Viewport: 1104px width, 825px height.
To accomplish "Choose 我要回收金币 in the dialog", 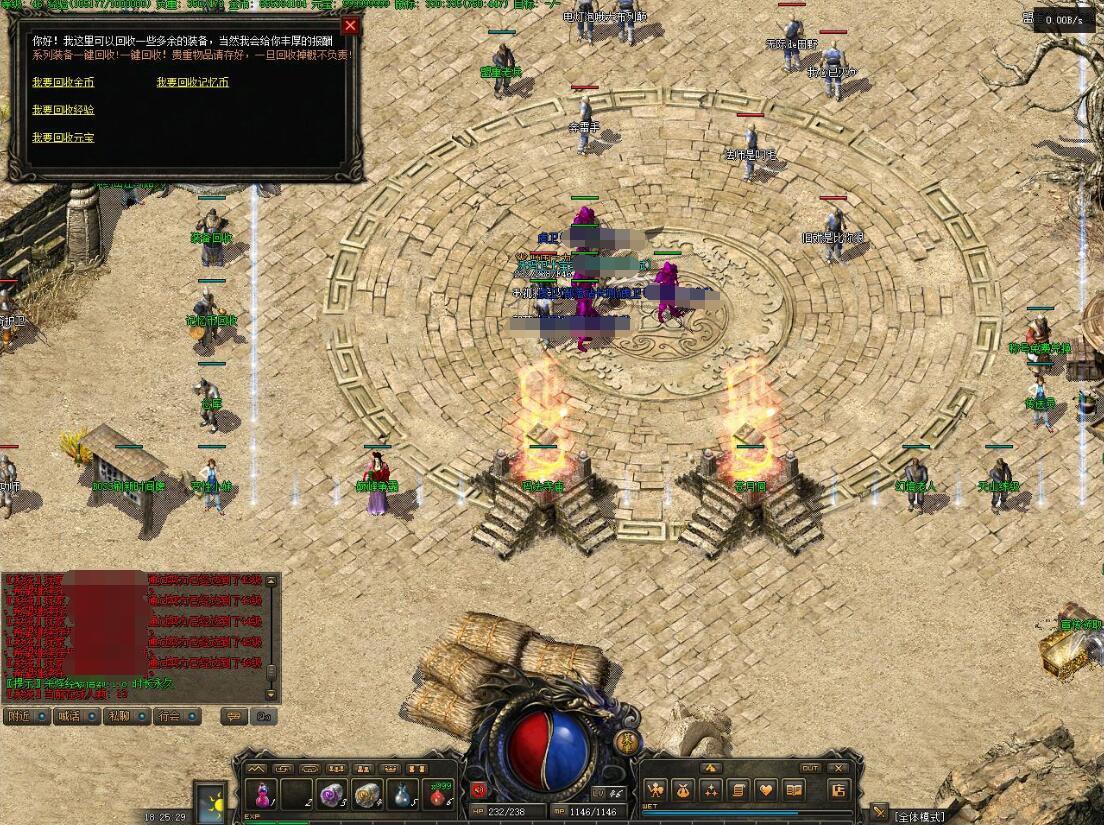I will 63,82.
